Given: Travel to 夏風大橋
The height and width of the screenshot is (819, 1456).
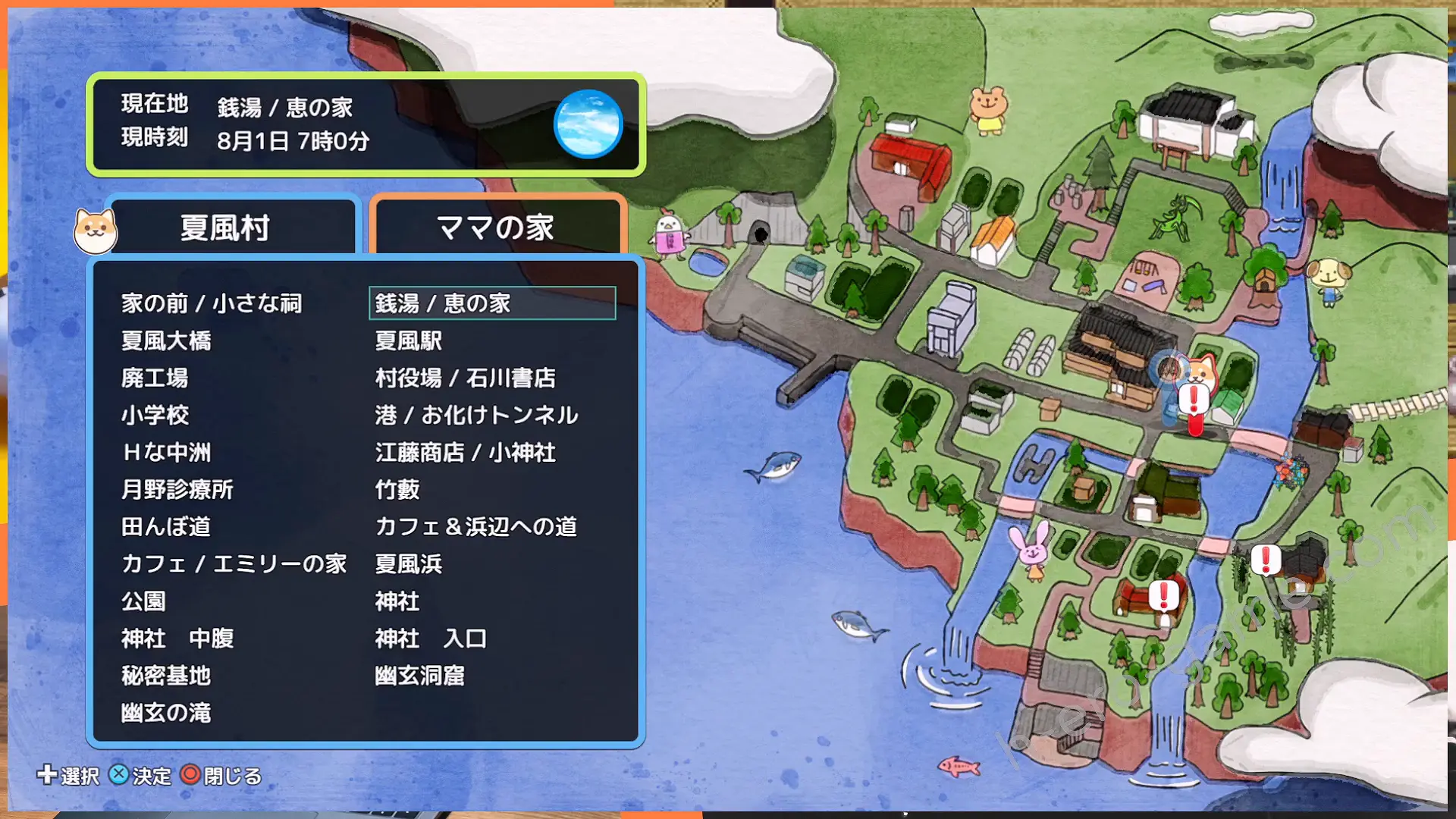Looking at the screenshot, I should (166, 340).
